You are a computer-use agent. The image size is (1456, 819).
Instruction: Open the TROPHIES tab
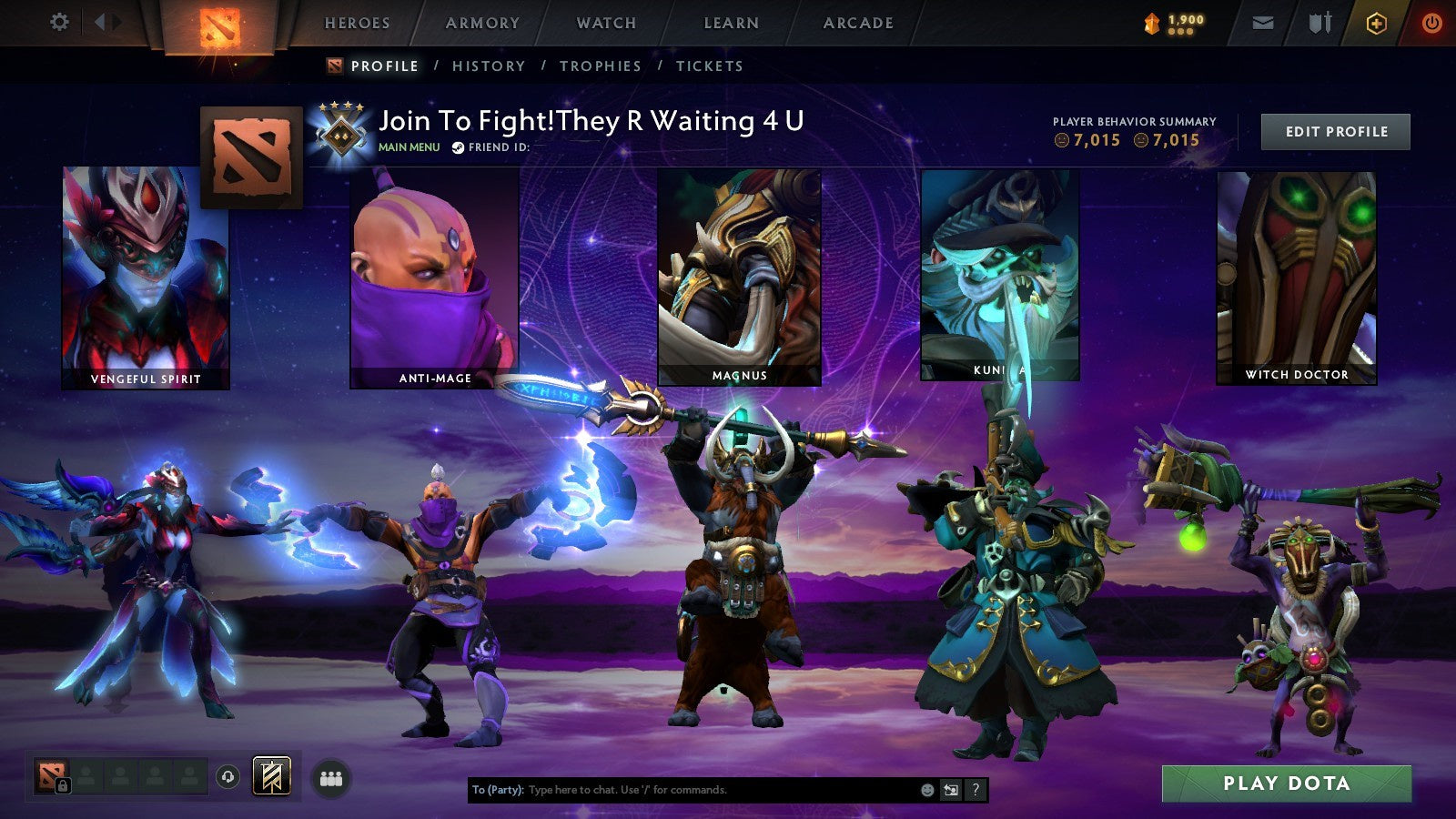pyautogui.click(x=602, y=66)
